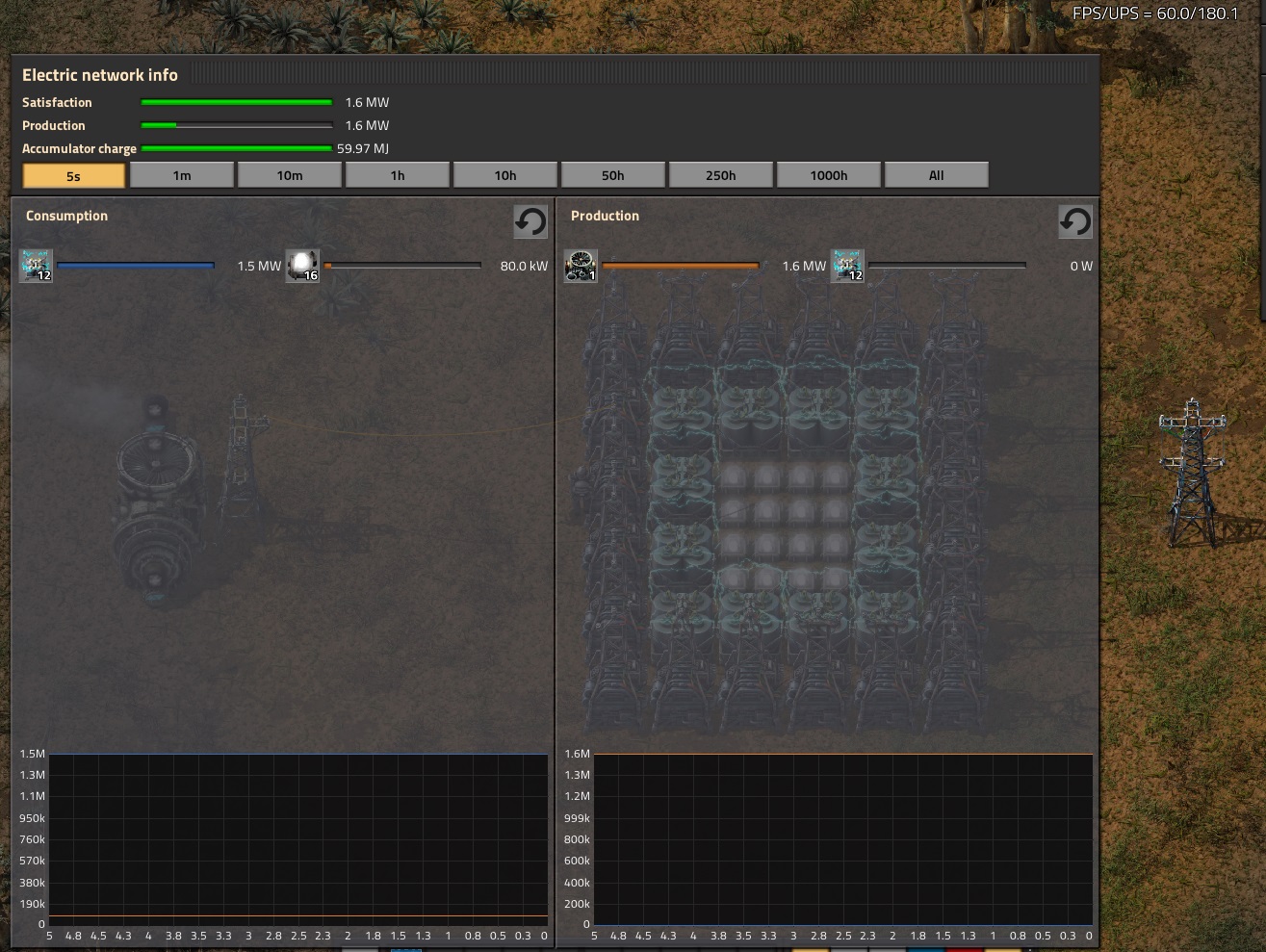Image resolution: width=1266 pixels, height=952 pixels.
Task: Choose the 1h time range
Action: click(398, 175)
